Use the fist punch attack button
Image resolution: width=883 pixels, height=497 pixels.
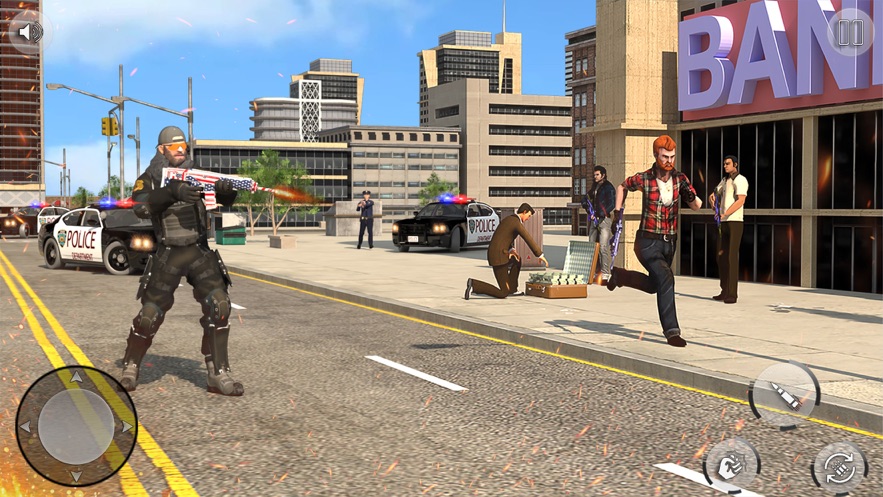(731, 466)
